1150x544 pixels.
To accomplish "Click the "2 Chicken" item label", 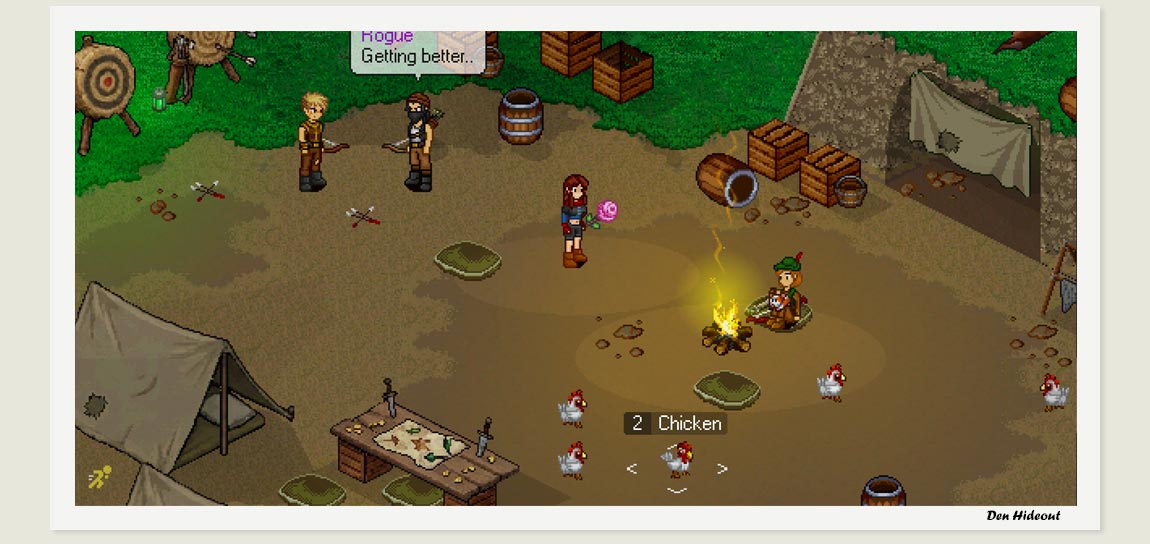I will pos(676,424).
